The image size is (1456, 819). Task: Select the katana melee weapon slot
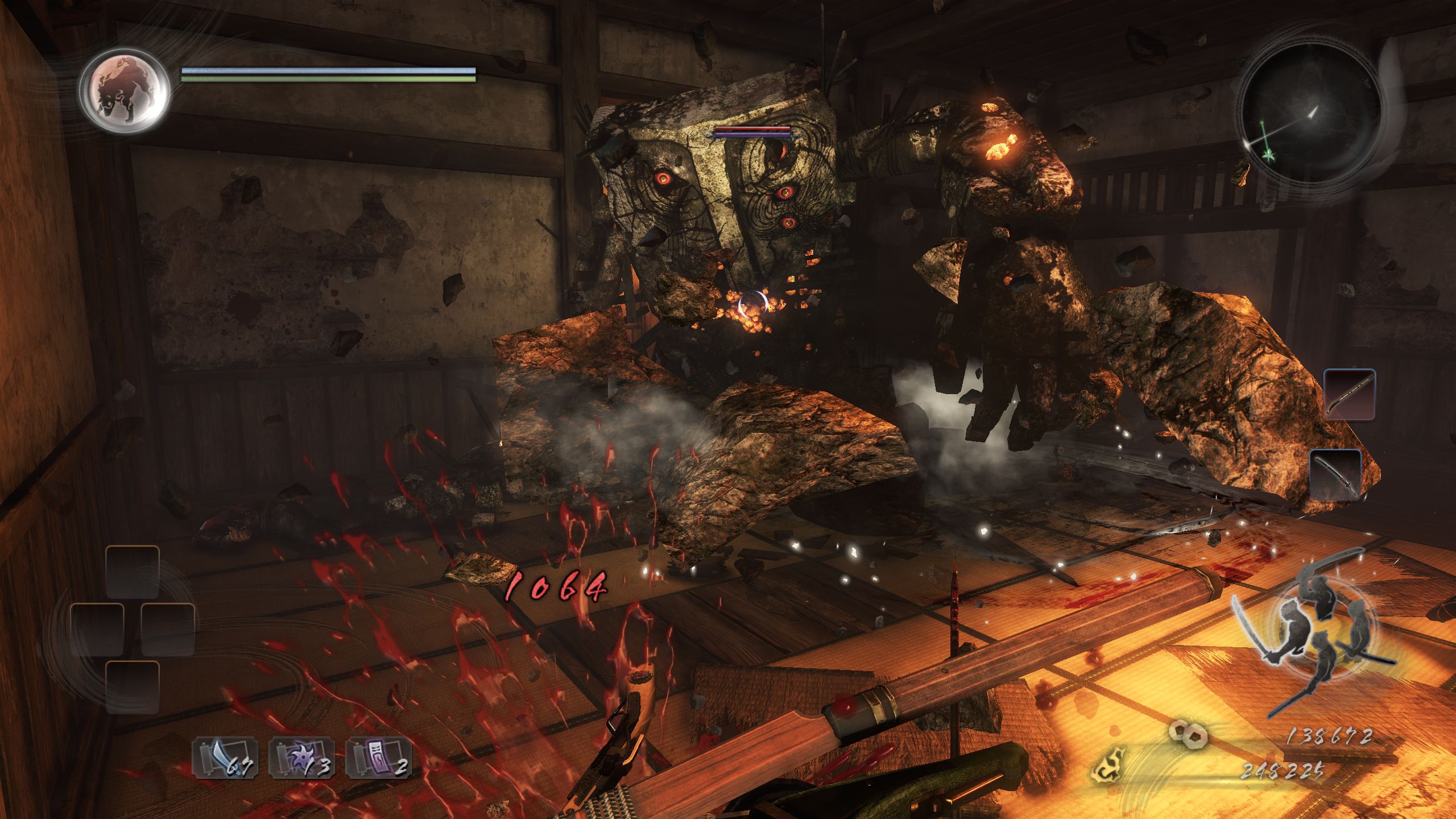[1335, 474]
